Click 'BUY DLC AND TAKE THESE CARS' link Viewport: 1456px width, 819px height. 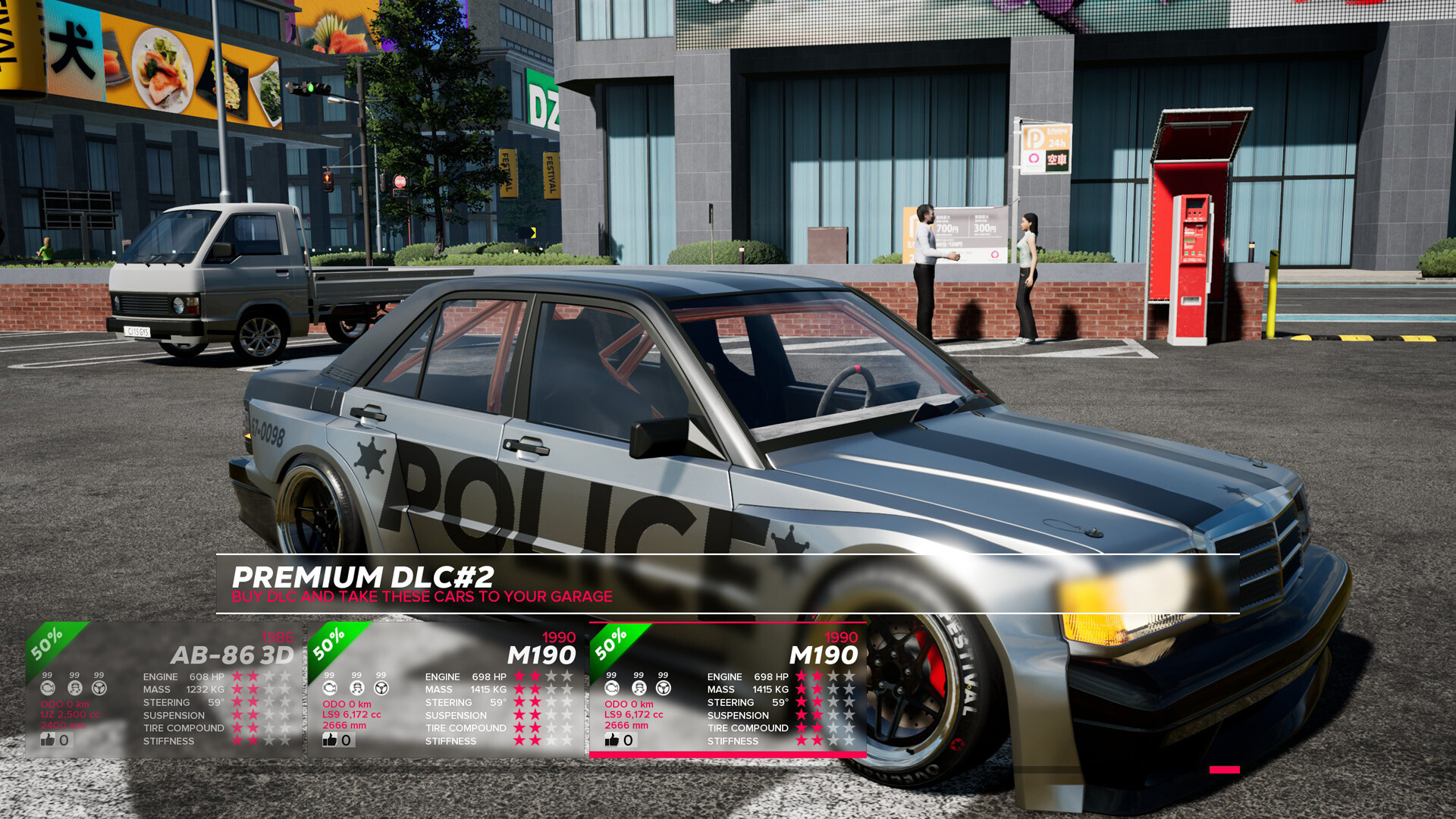pyautogui.click(x=422, y=597)
